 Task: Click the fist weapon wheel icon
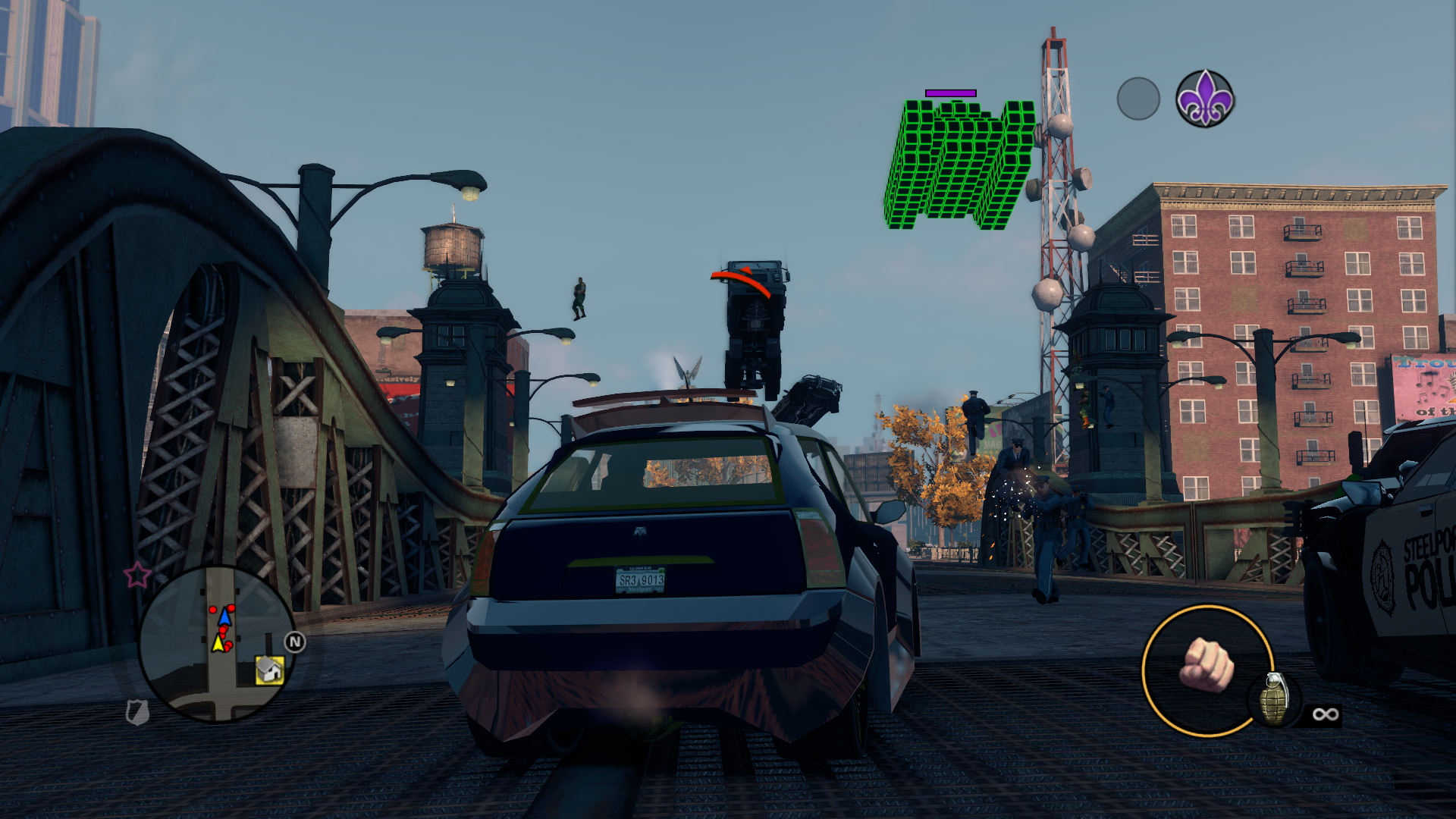[1207, 666]
